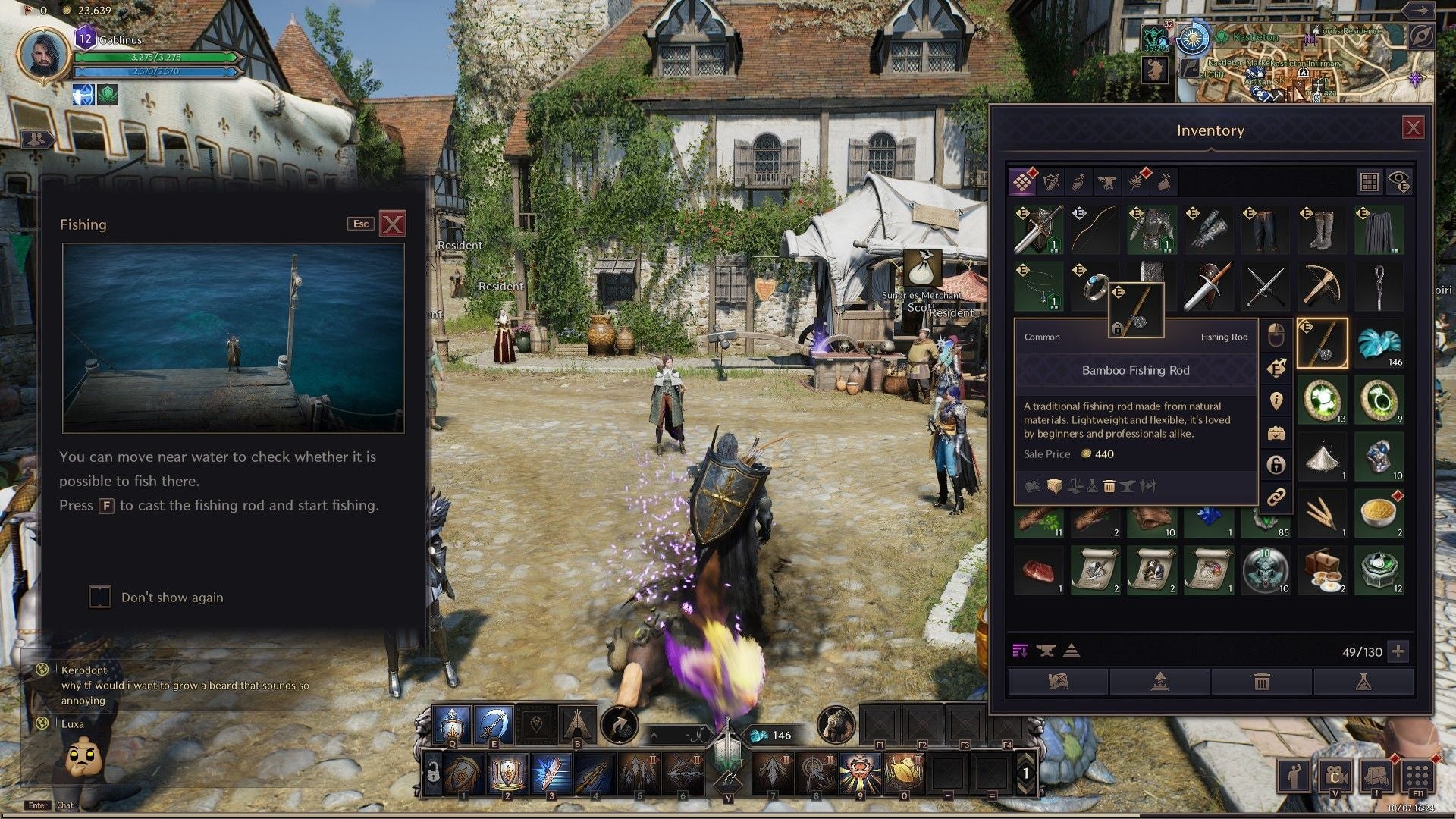
Task: Toggle the grid view icon near the inventory tabs
Action: (x=1370, y=180)
